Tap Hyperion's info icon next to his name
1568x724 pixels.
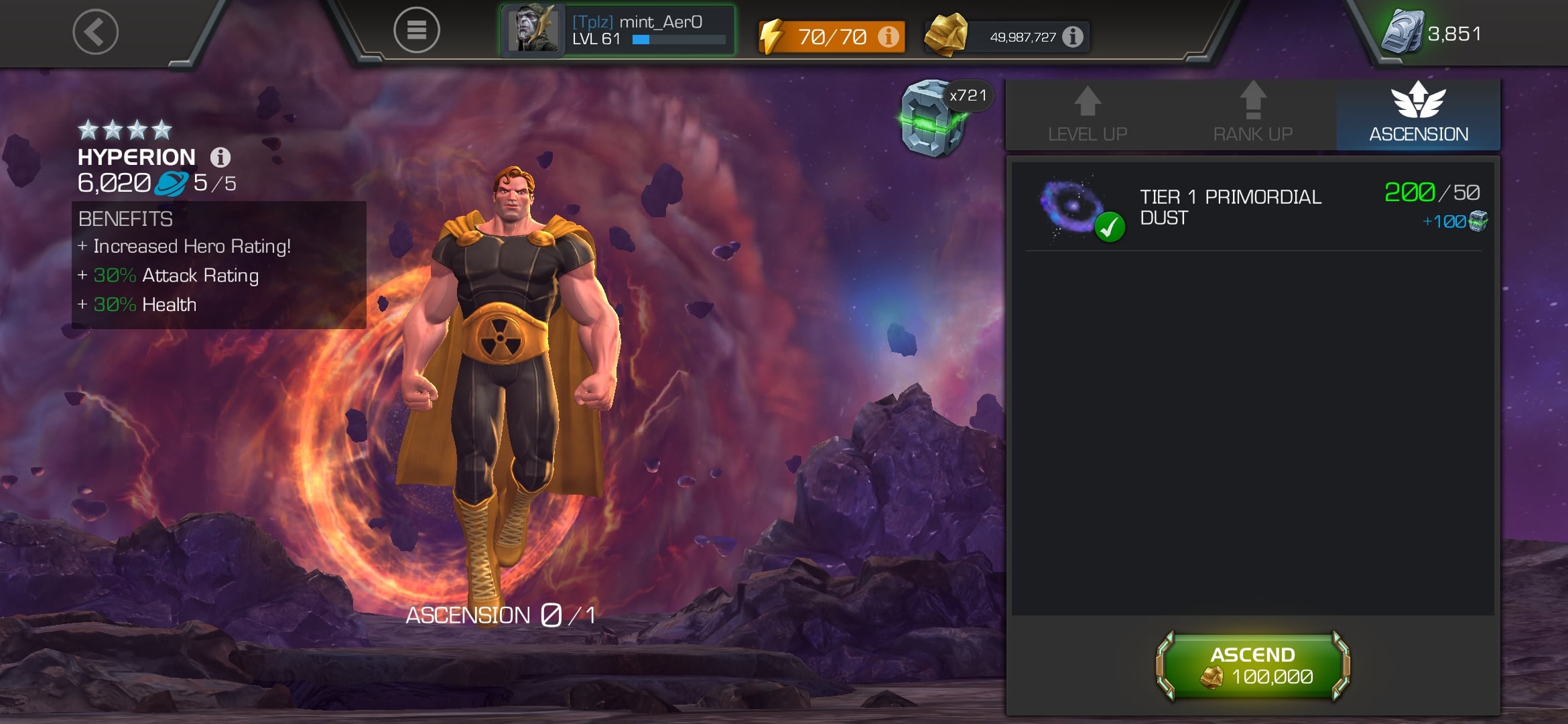pyautogui.click(x=220, y=157)
